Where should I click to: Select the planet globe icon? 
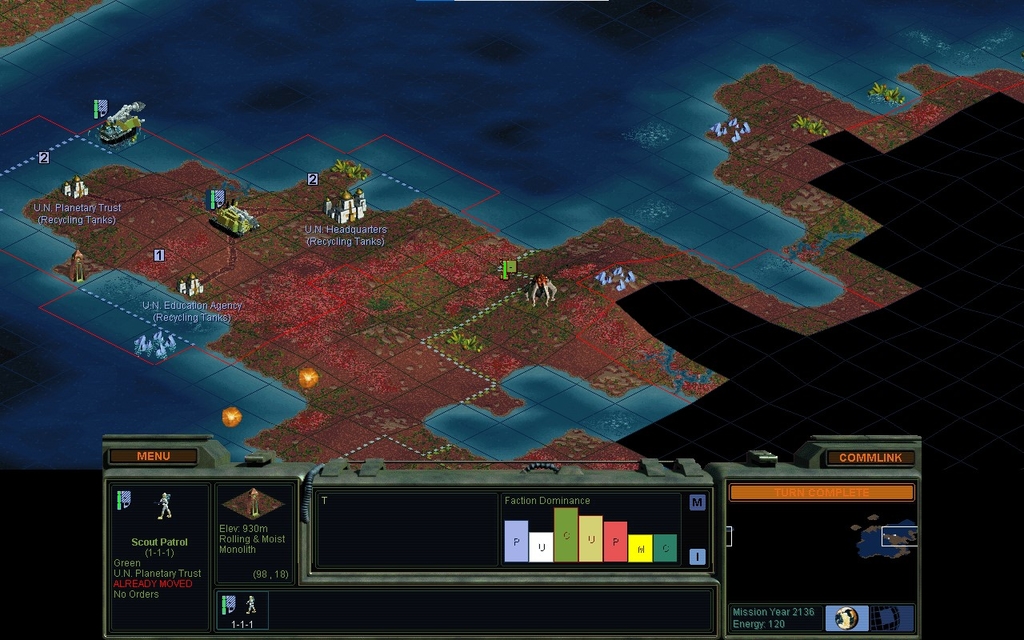coord(846,617)
